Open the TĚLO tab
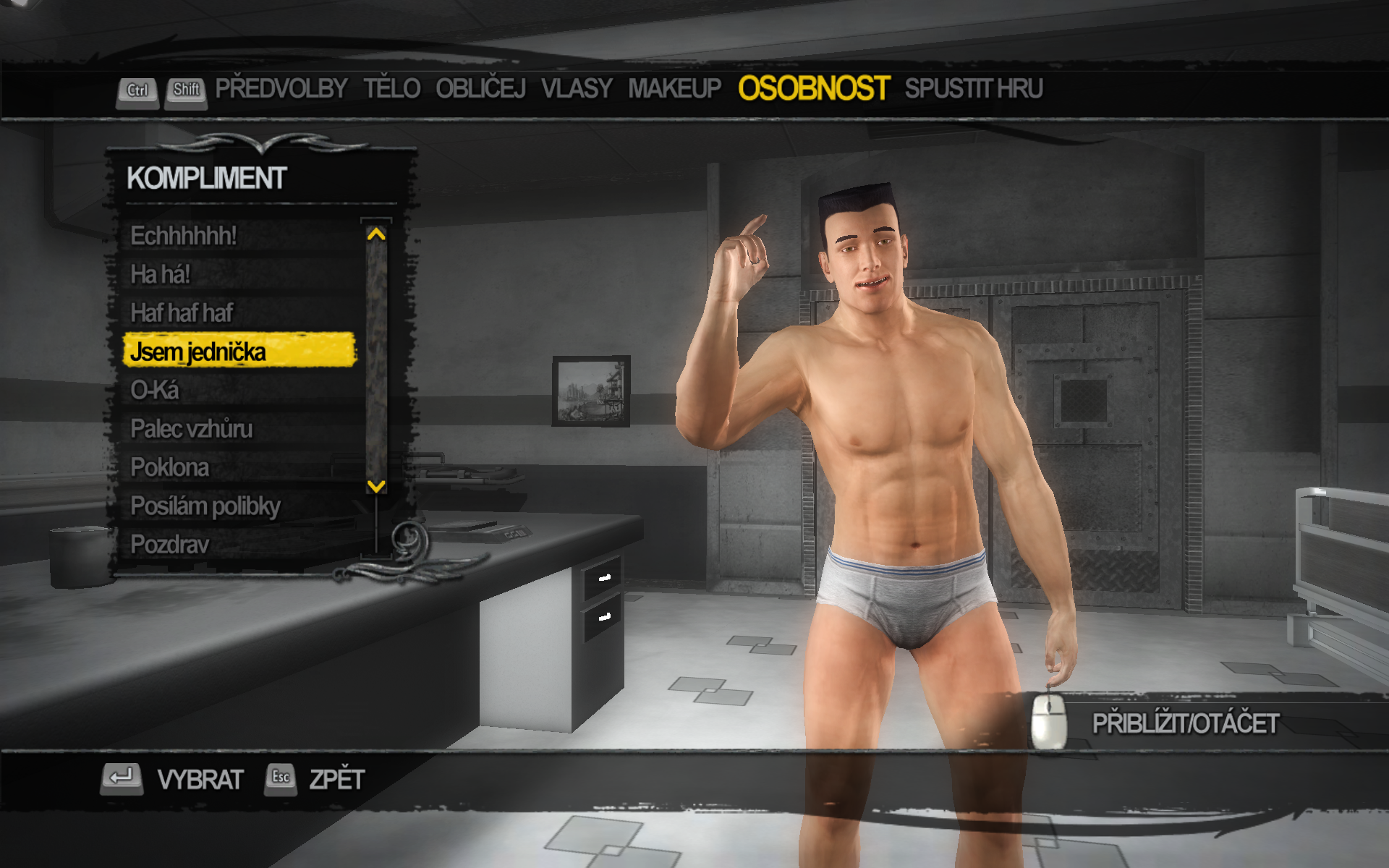Image resolution: width=1389 pixels, height=868 pixels. click(x=391, y=89)
